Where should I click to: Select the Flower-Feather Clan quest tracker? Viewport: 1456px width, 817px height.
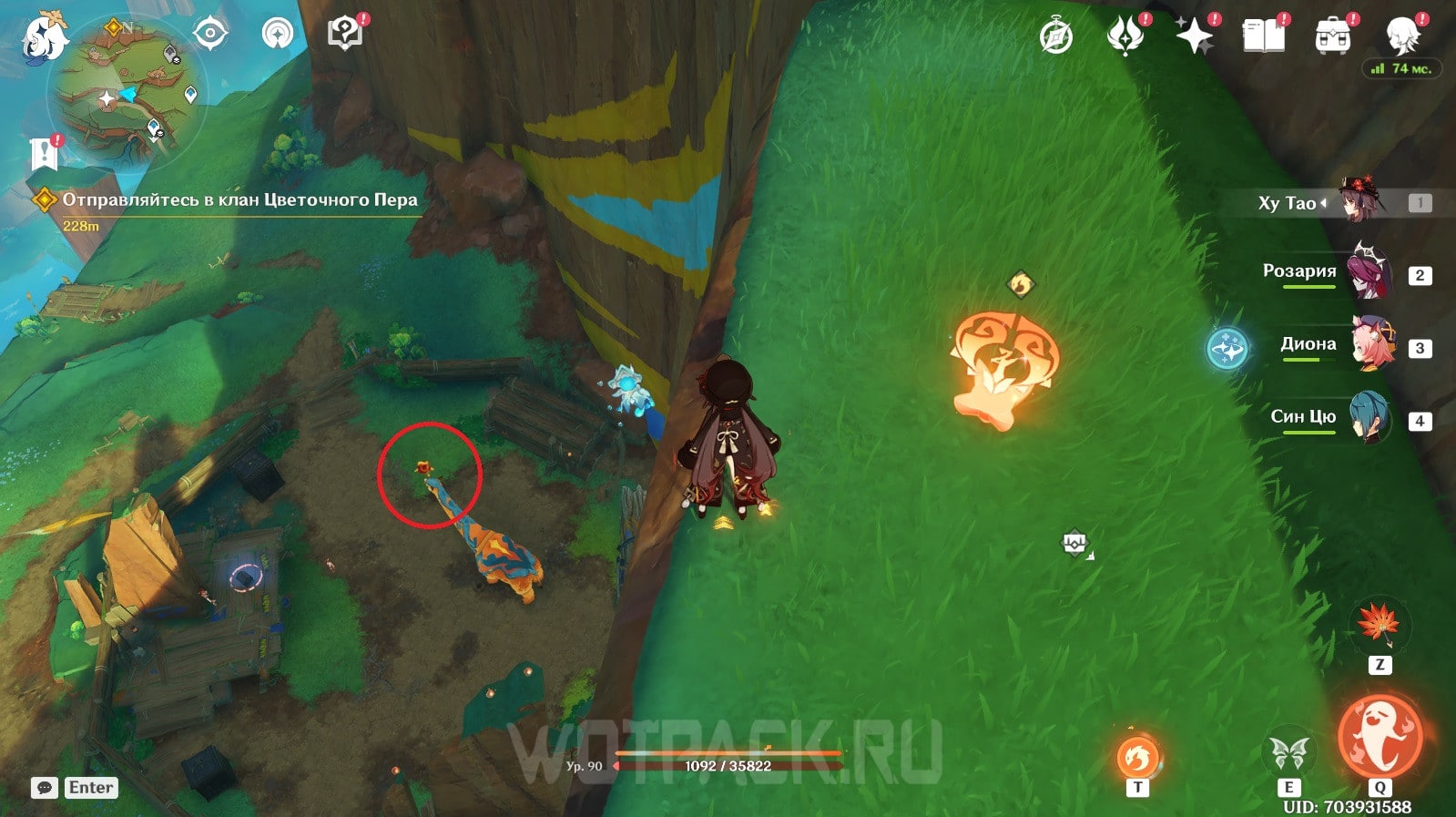point(239,200)
